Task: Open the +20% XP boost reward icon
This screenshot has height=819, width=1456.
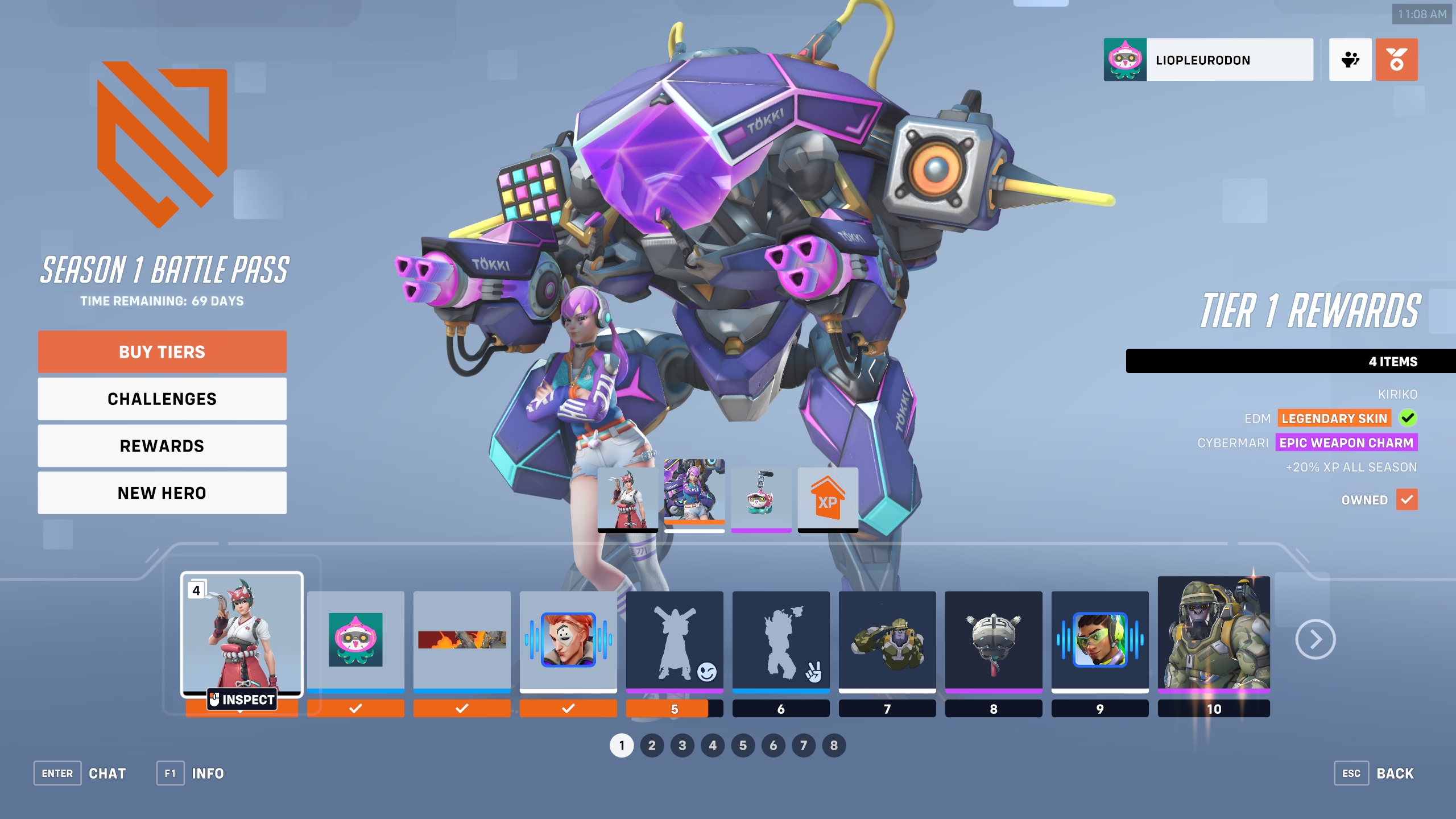Action: (828, 497)
